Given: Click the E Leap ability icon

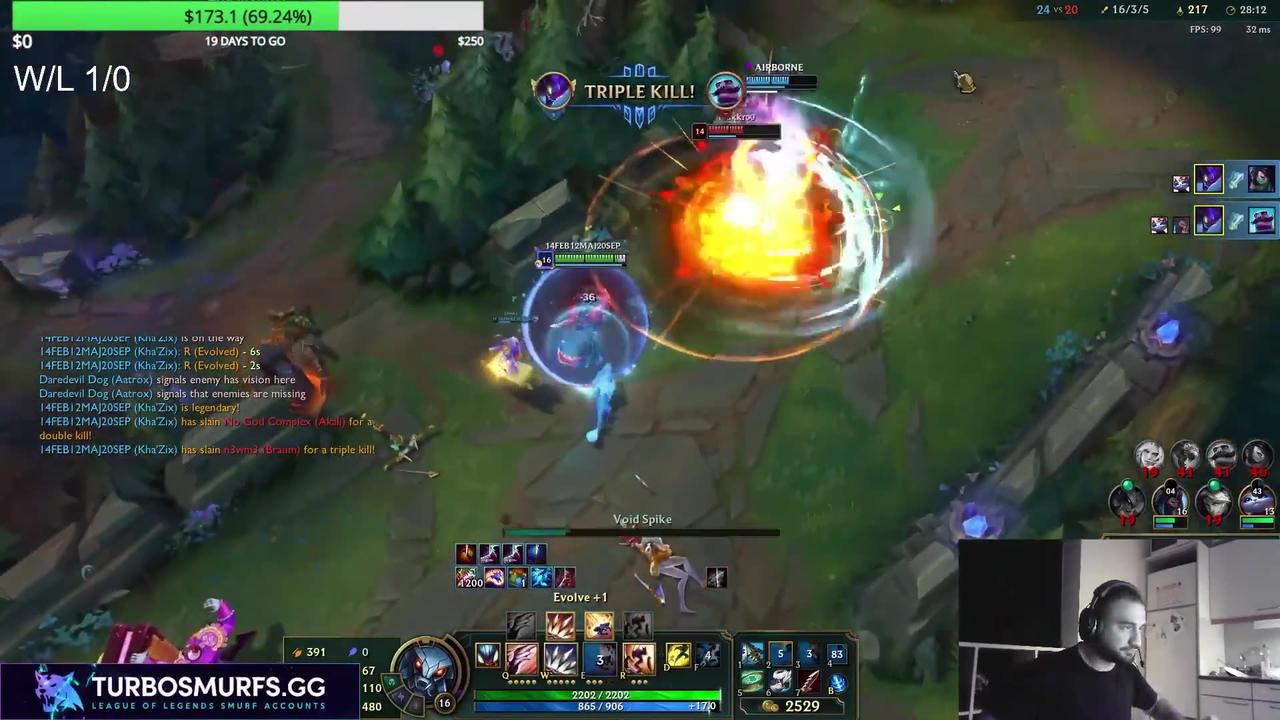Looking at the screenshot, I should [600, 655].
